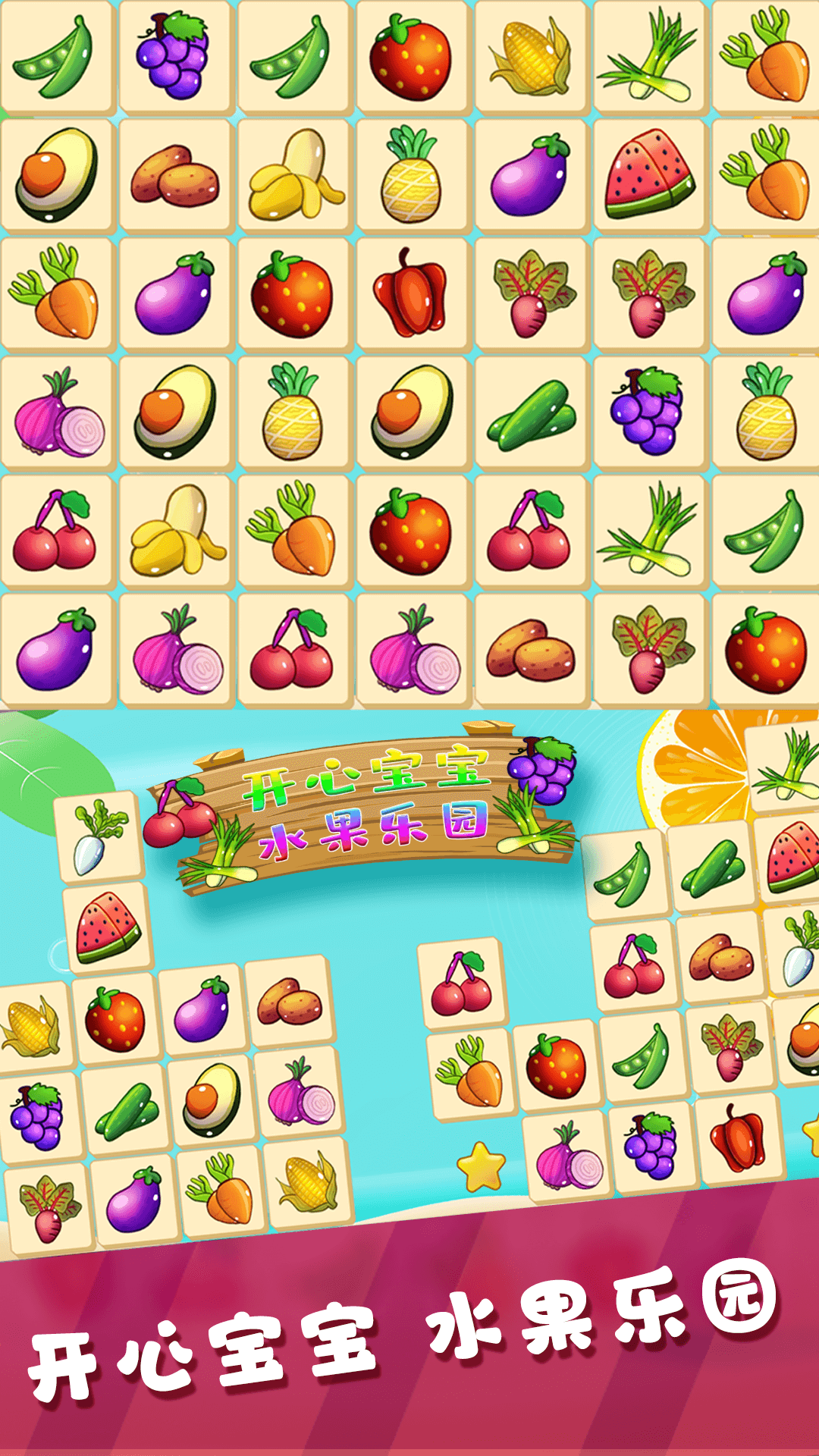
Task: Choose the pineapple tile between banana and eggplant
Action: click(411, 176)
